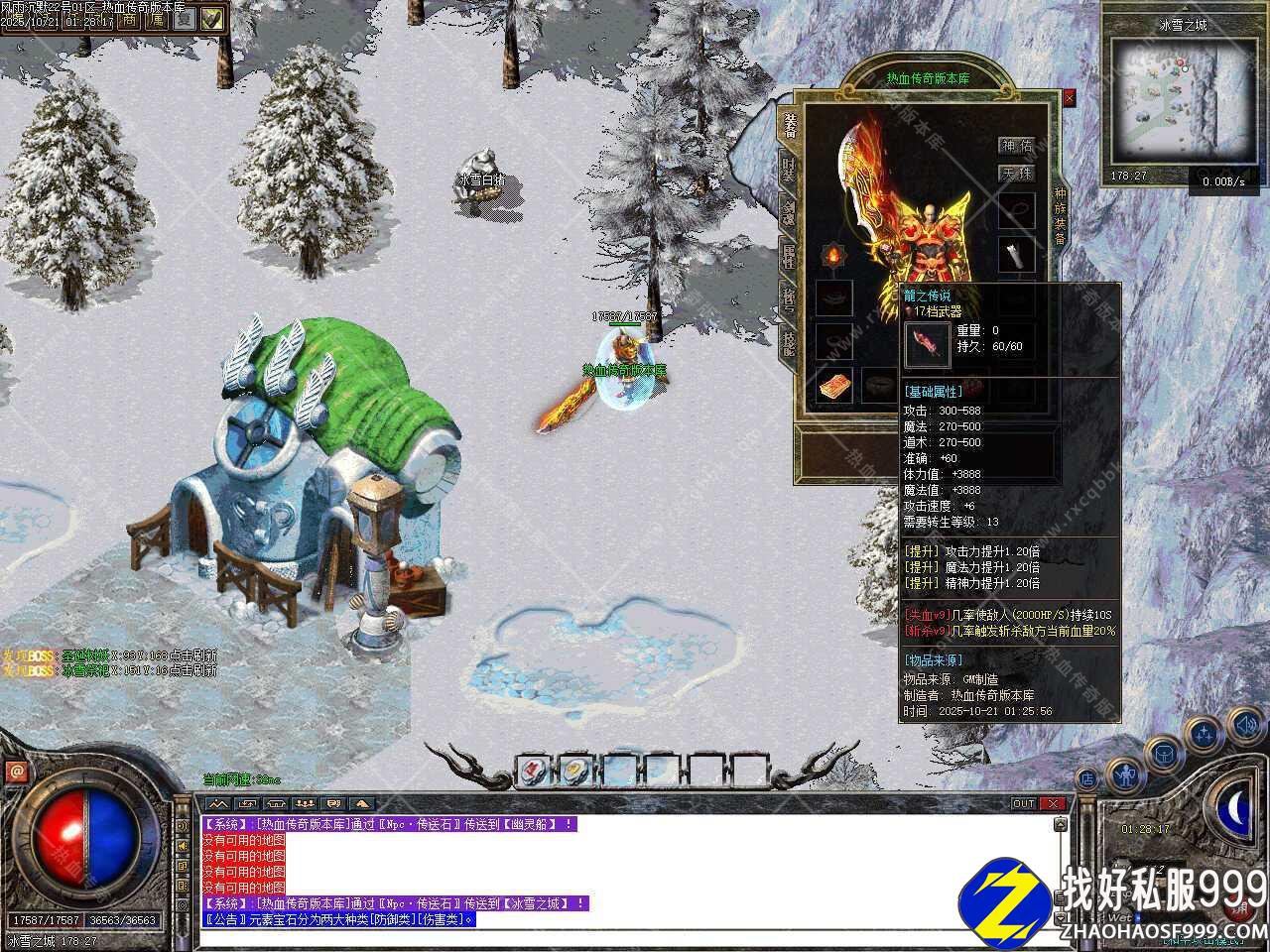Screen dimensions: 1270x952
Task: Open the bag chest round button
Action: [x=1163, y=755]
